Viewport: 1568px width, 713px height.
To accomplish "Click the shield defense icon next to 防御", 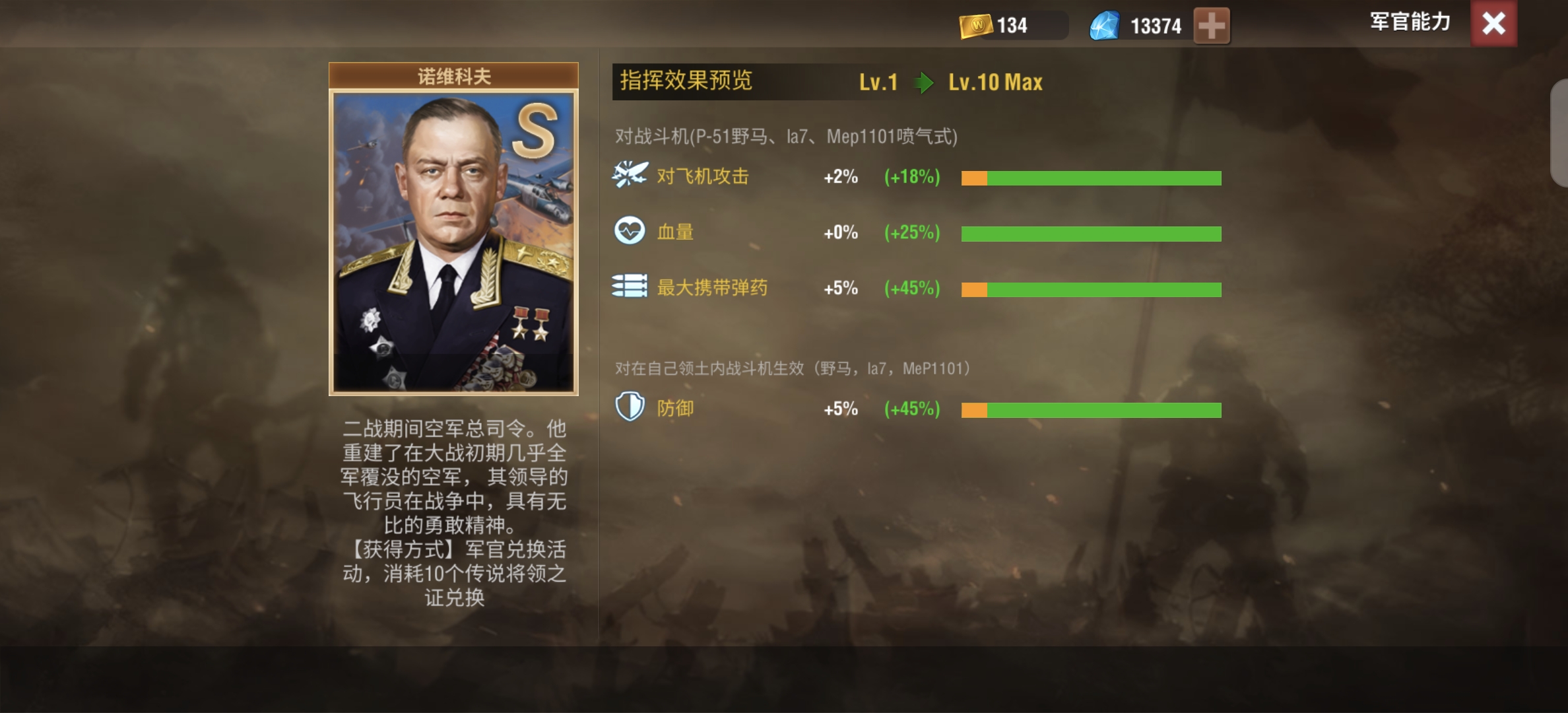I will [x=629, y=407].
